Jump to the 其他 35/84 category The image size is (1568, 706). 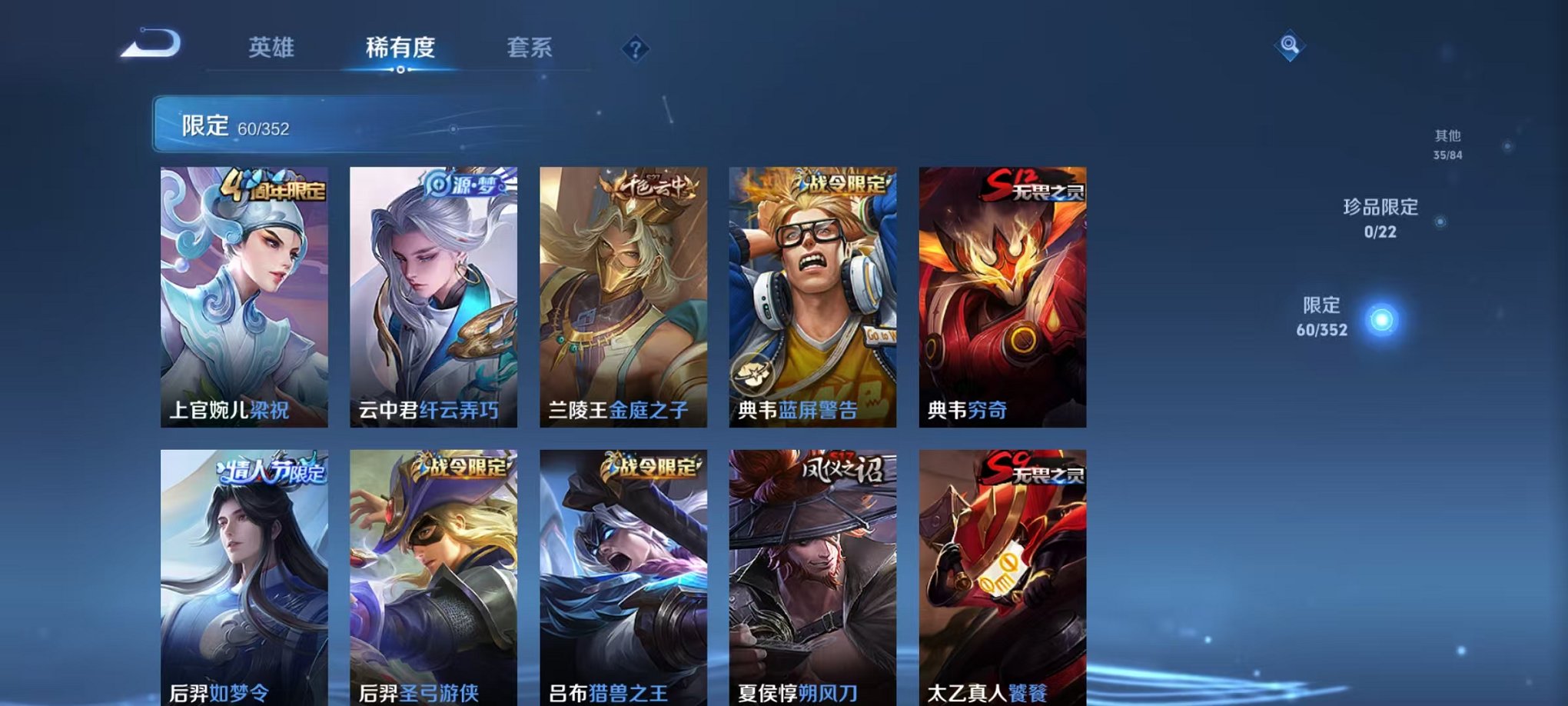(x=1449, y=140)
